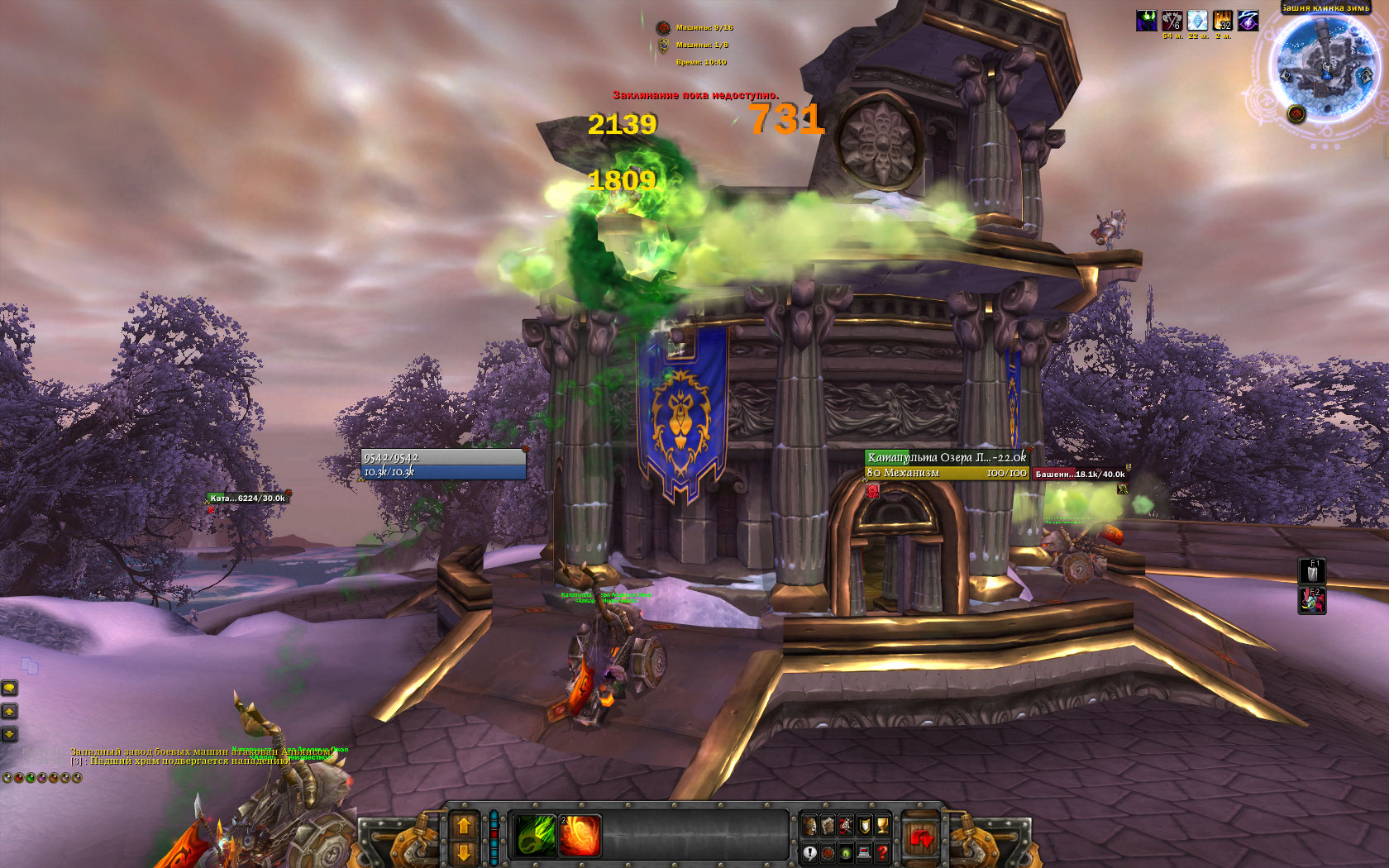Click the crossed axes buff icon
This screenshot has height=868, width=1389.
pos(1172,21)
